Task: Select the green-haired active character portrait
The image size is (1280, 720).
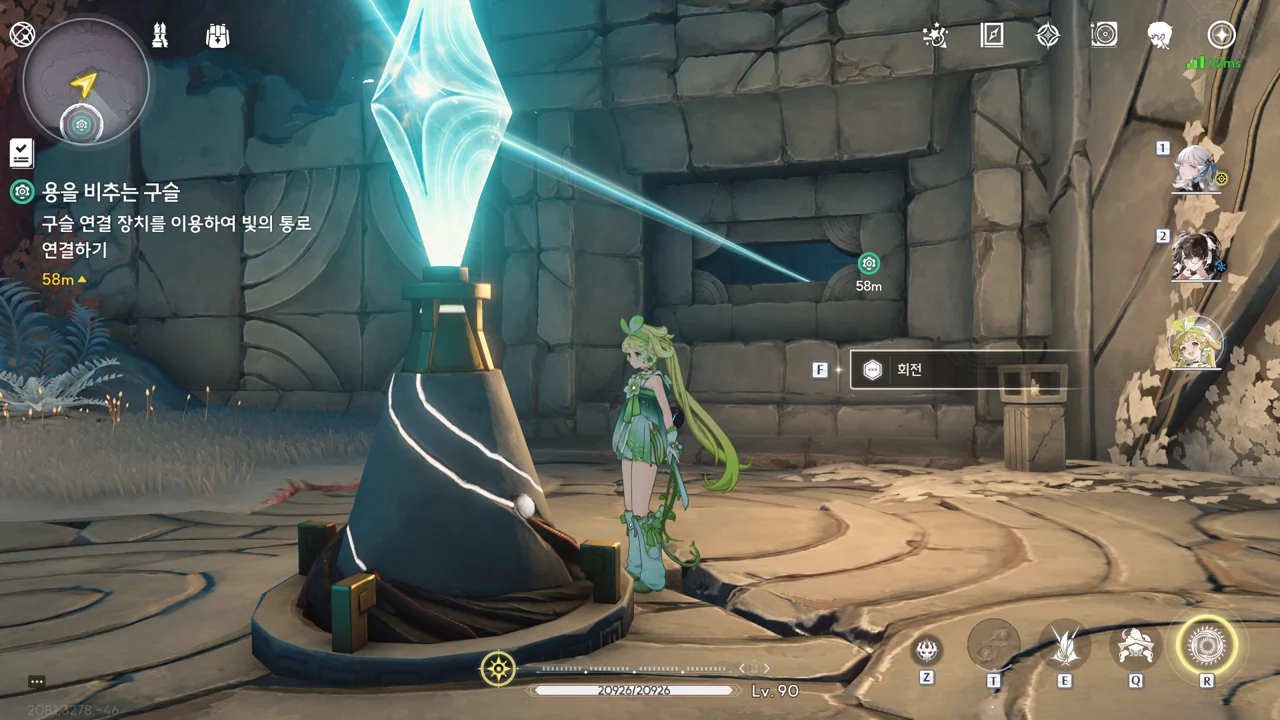Action: click(x=1196, y=344)
